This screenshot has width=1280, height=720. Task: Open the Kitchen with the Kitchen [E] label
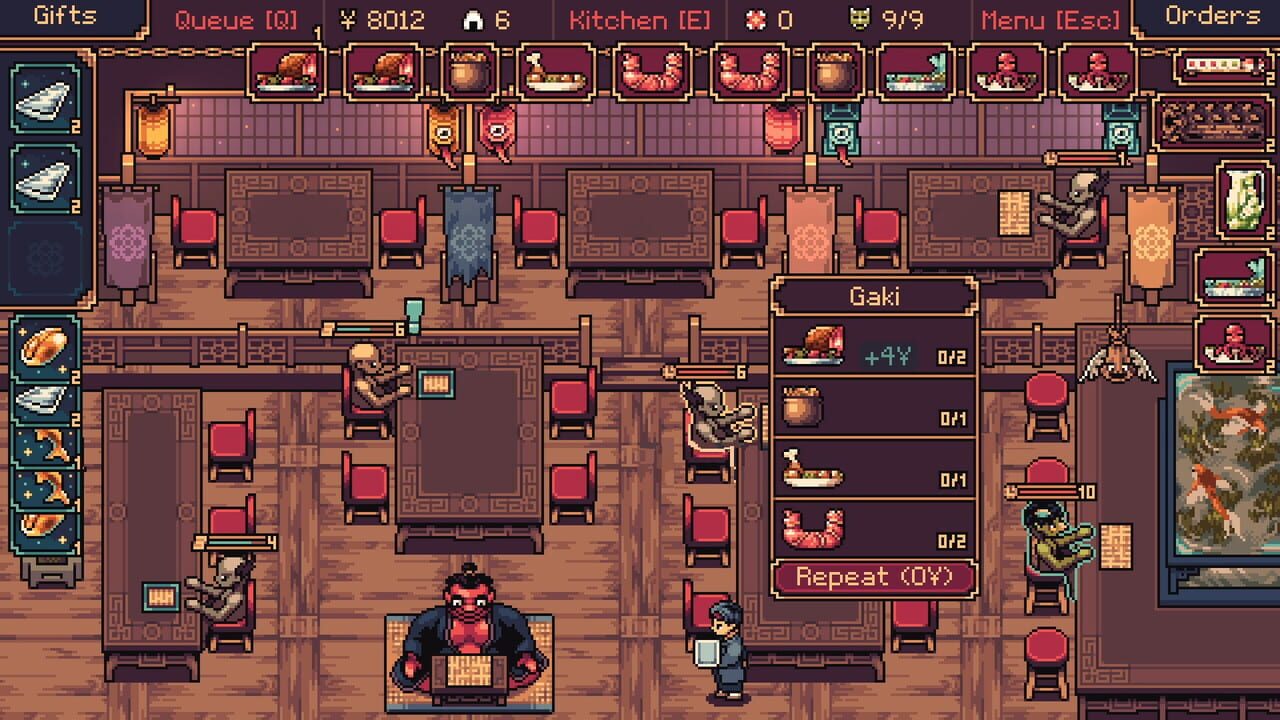point(640,16)
